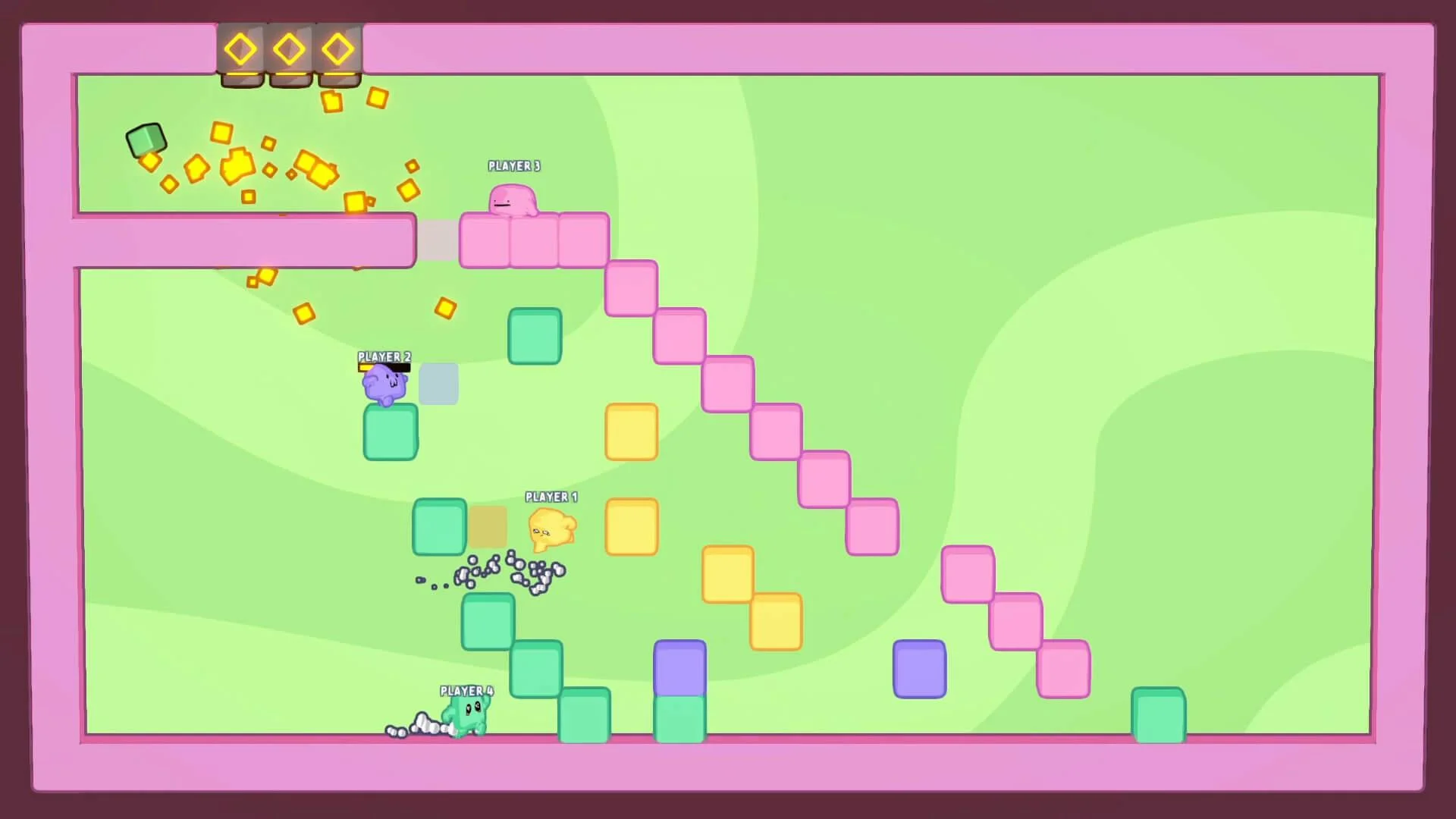The width and height of the screenshot is (1456, 819).
Task: Click the small green cube near the sparkles
Action: coord(146,141)
